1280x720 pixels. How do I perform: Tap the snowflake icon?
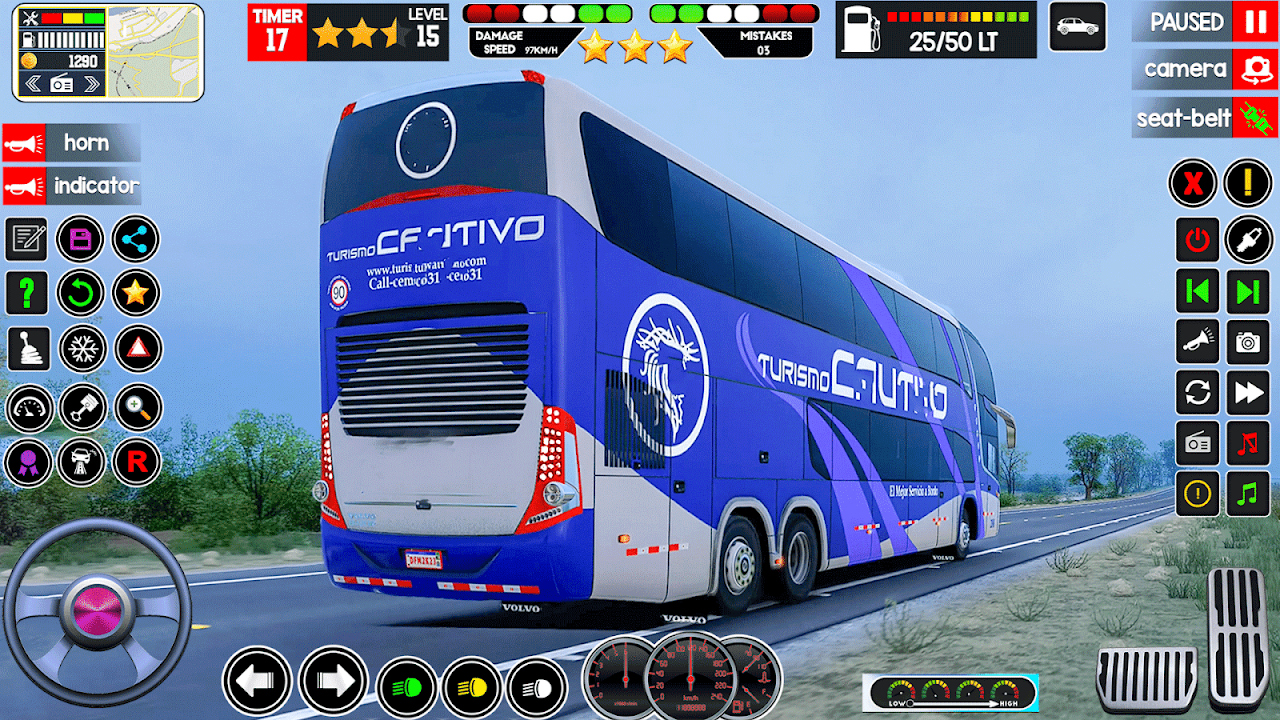tap(81, 348)
